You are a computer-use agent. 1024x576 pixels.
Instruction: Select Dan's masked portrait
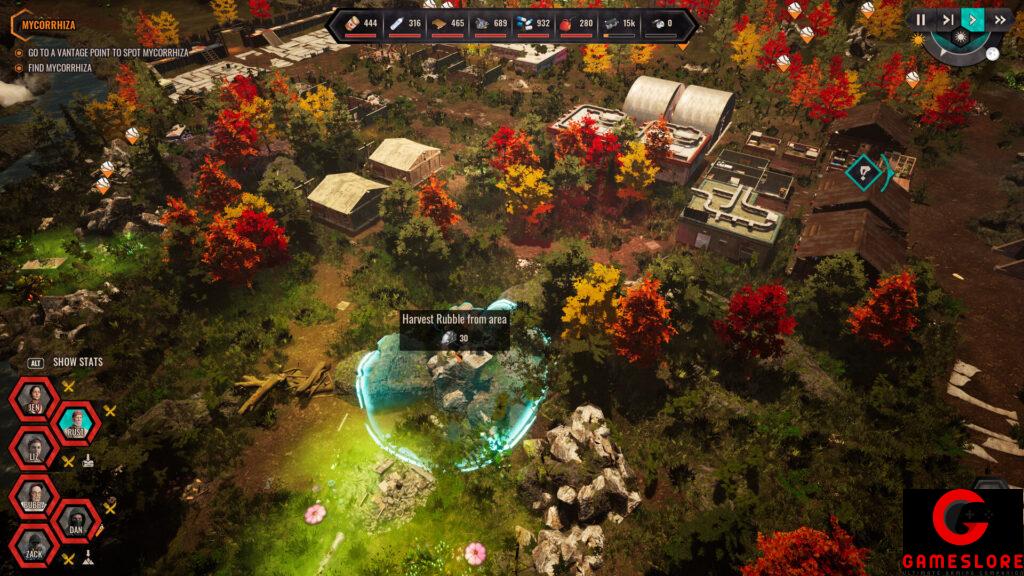(77, 521)
